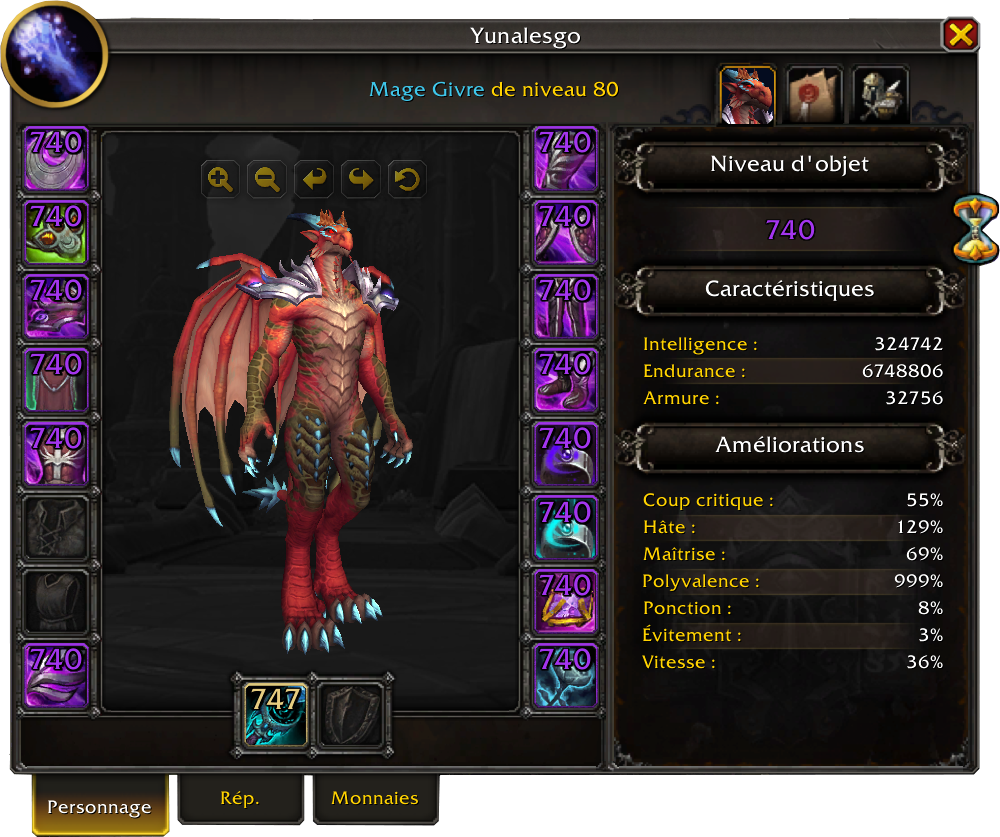The height and width of the screenshot is (837, 1000).
Task: Zoom in on the character model
Action: pos(220,180)
